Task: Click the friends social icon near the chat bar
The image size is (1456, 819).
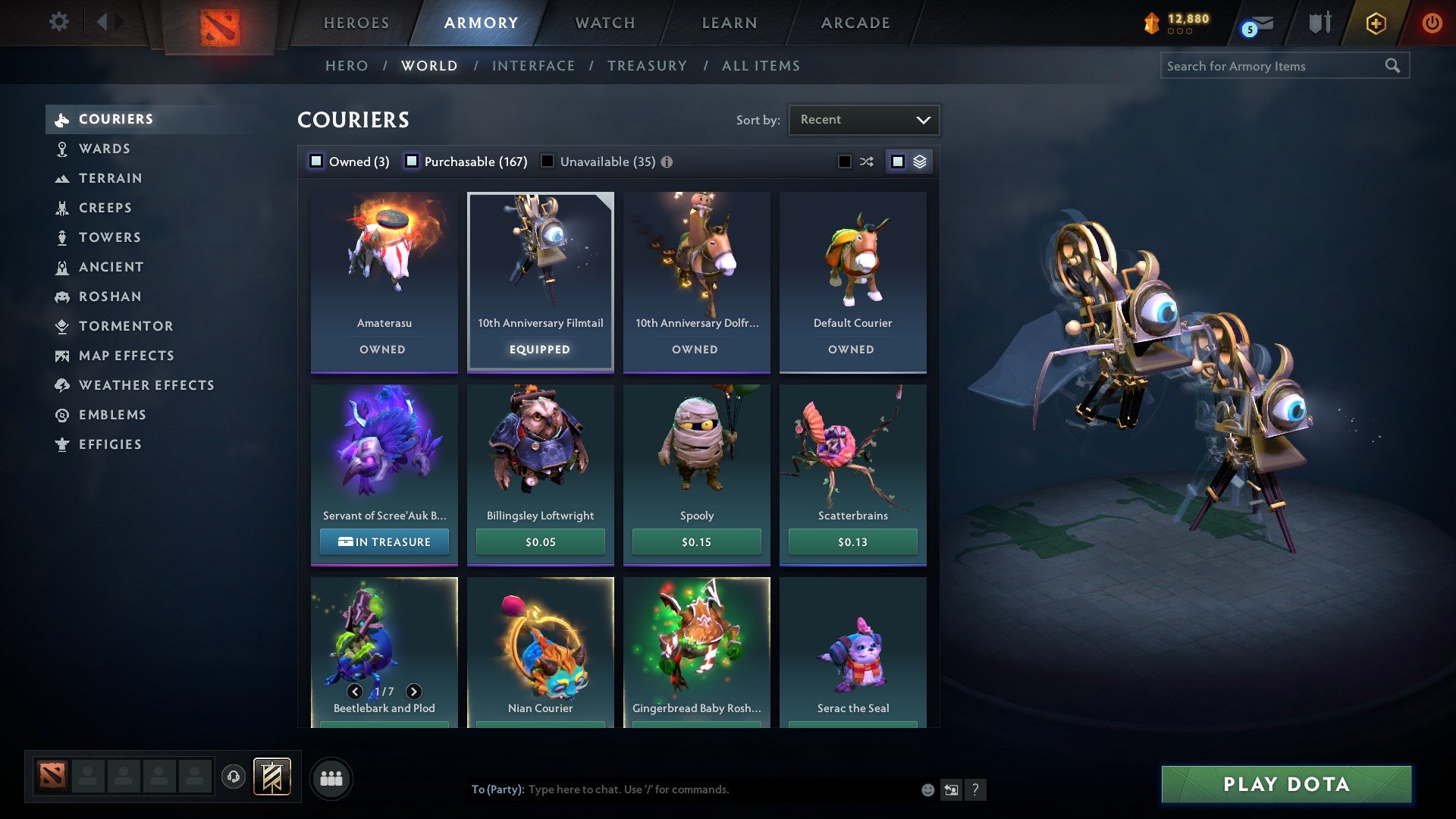Action: pyautogui.click(x=331, y=777)
